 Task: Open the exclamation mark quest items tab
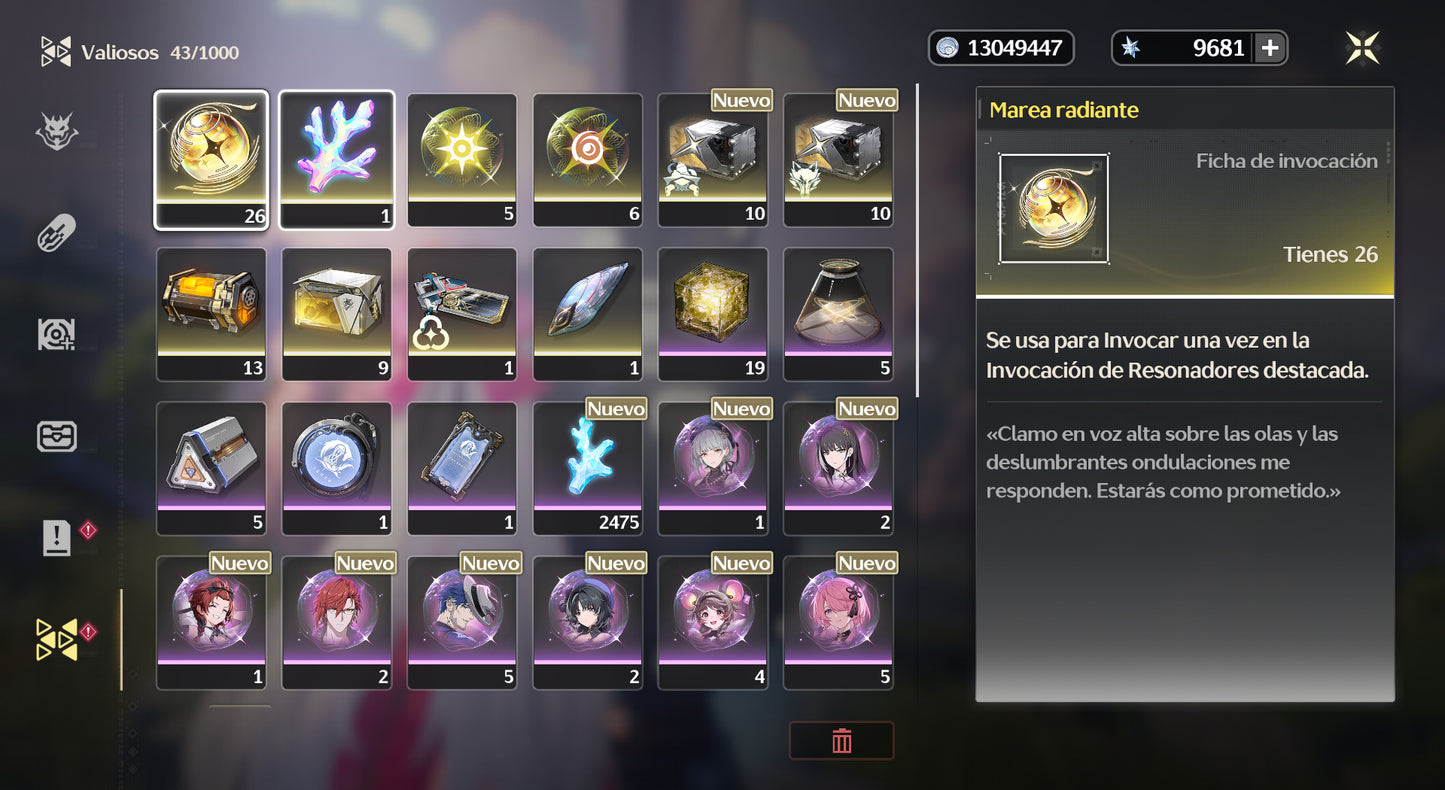tap(57, 538)
